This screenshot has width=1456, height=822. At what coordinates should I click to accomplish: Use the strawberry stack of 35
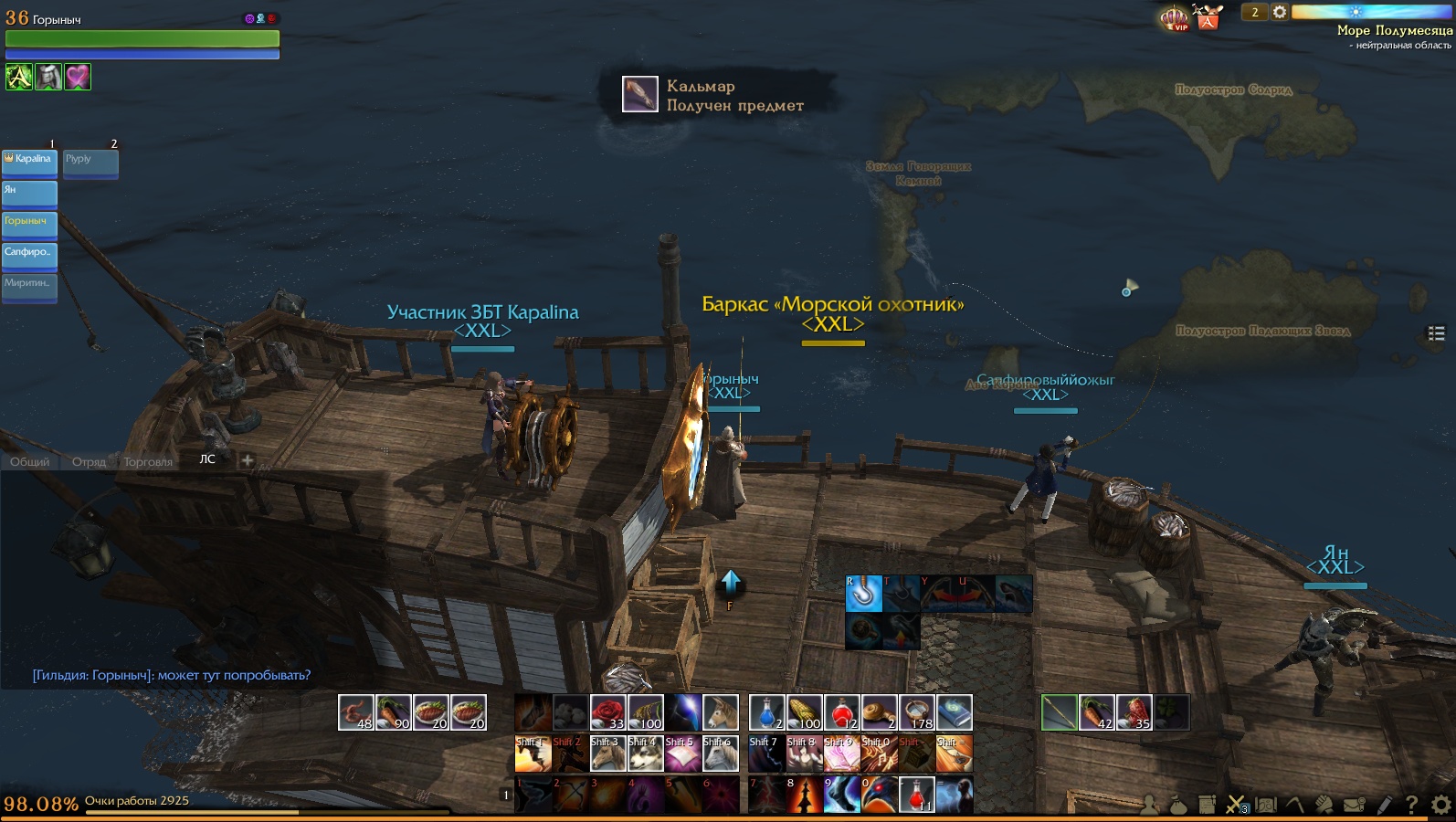click(x=1134, y=712)
